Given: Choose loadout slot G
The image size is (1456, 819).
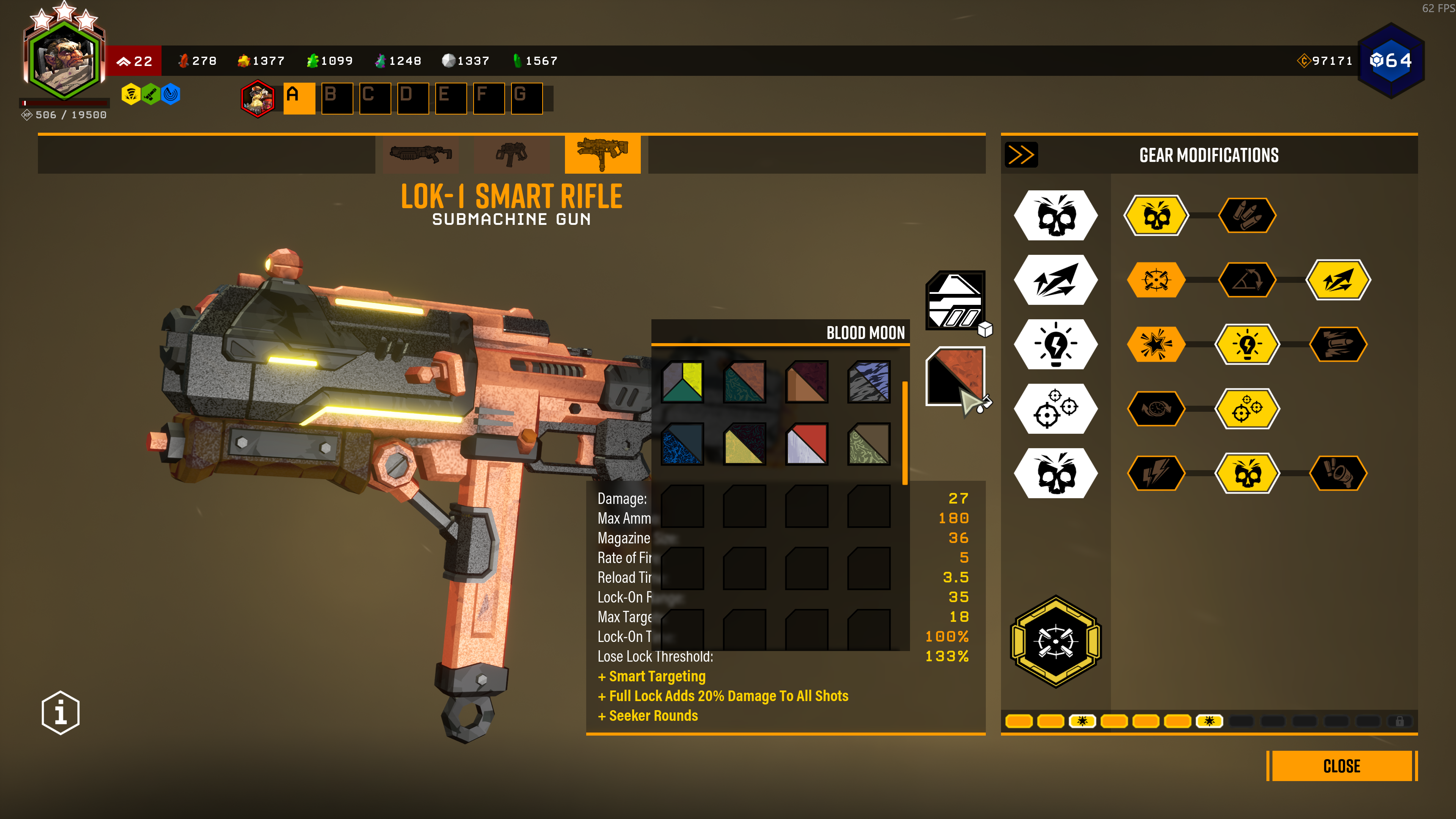Looking at the screenshot, I should (x=526, y=98).
